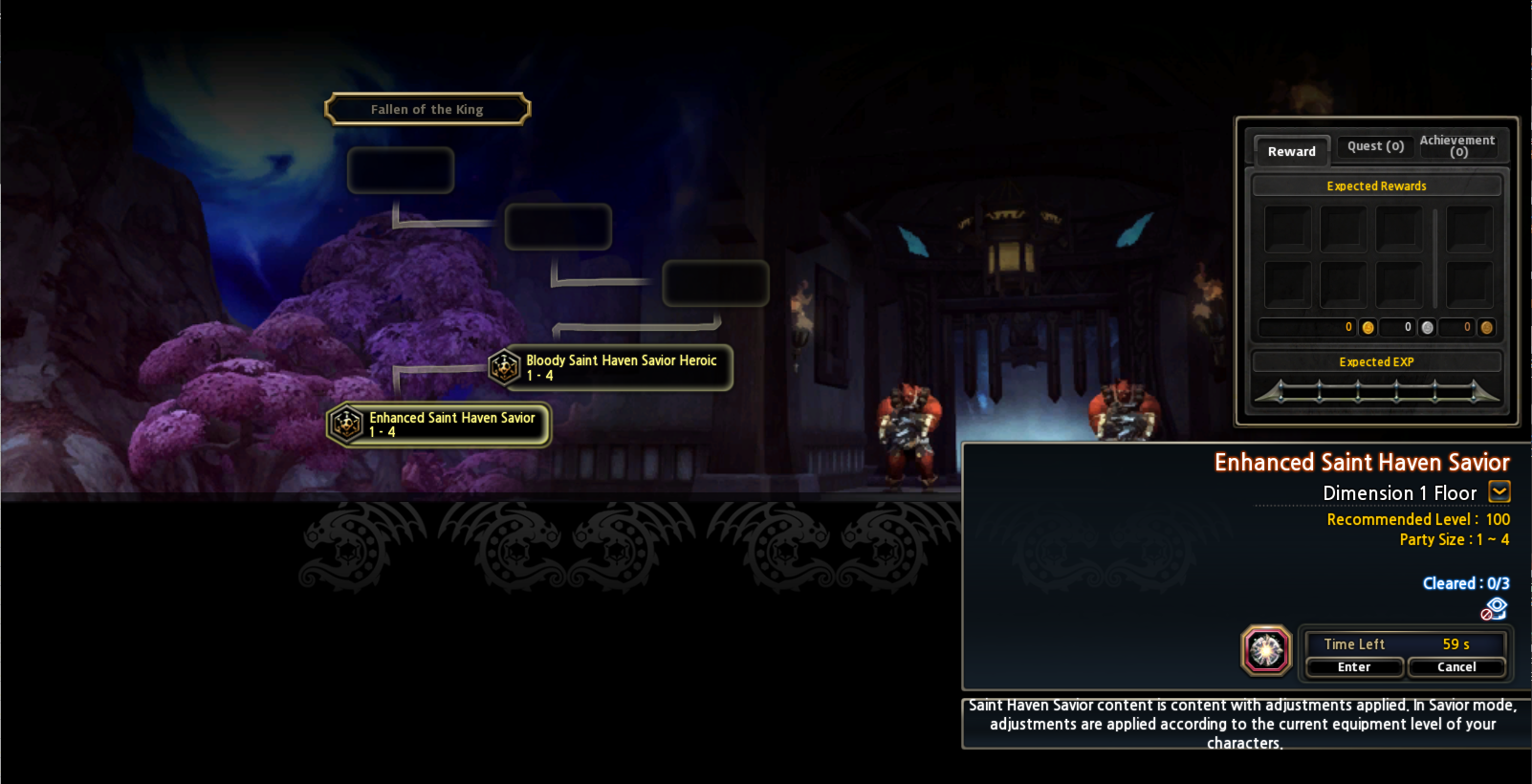Cancel the dungeon entry
The image size is (1532, 784).
(1456, 667)
